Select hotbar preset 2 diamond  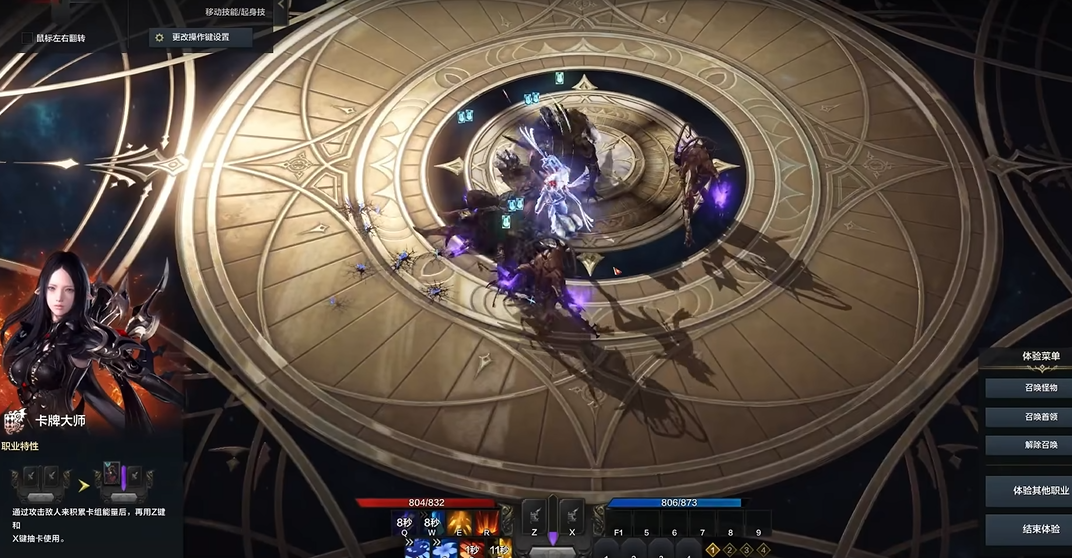[x=730, y=549]
